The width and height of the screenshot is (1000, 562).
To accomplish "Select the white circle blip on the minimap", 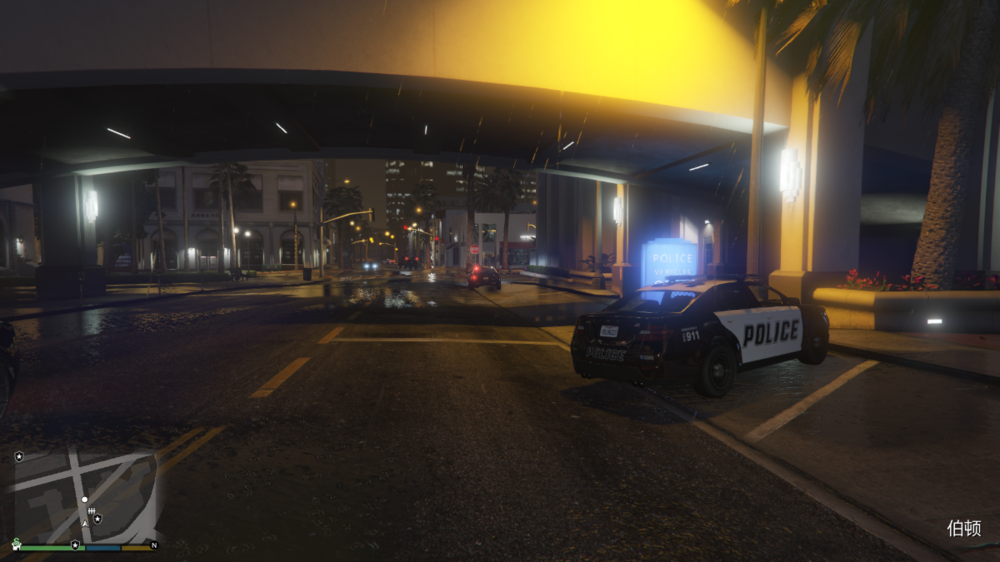I will coord(85,499).
